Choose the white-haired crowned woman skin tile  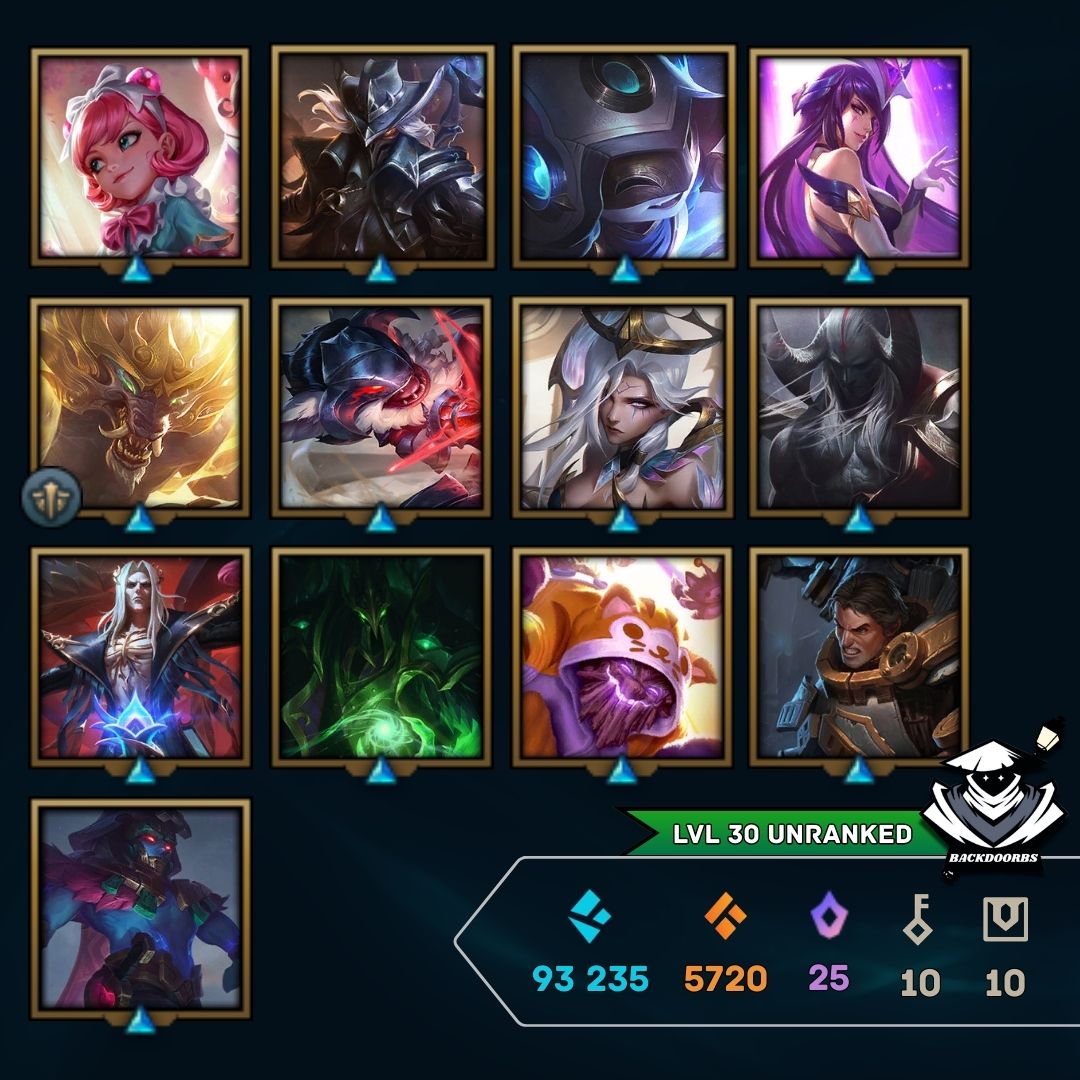click(x=623, y=407)
